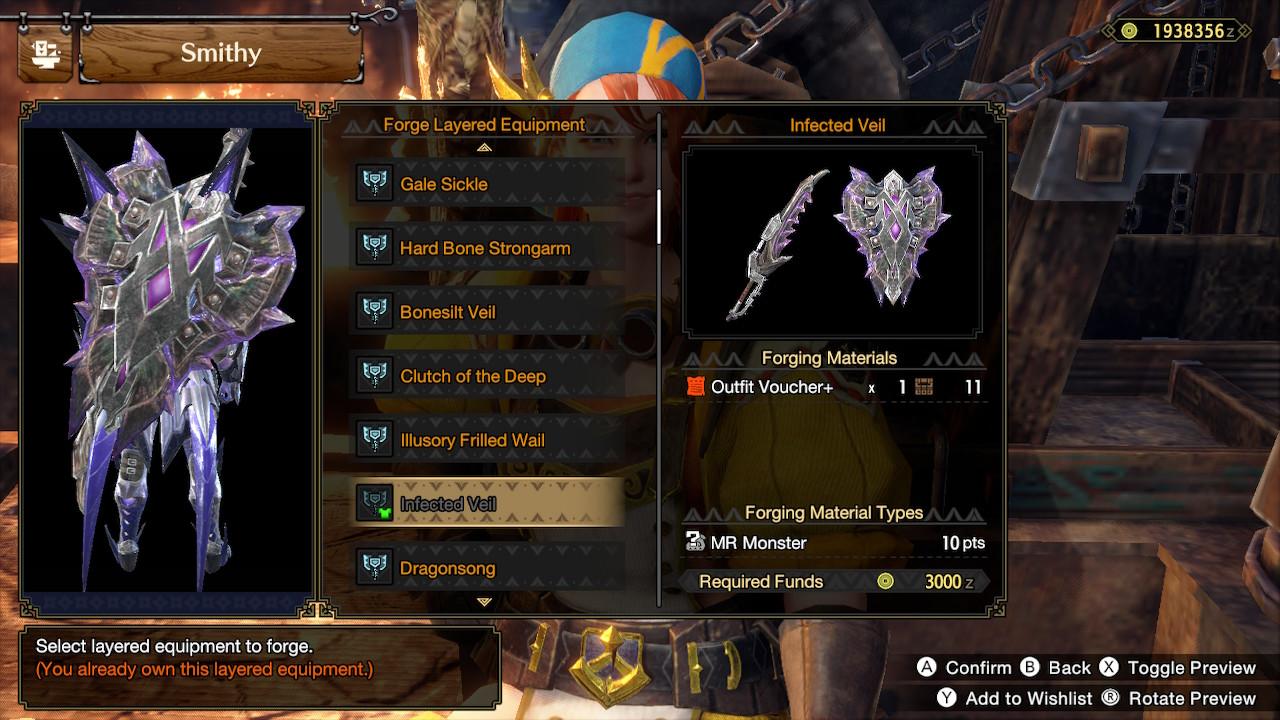Select the Bonesilt Veil row
This screenshot has width=1280, height=720.
(x=488, y=312)
